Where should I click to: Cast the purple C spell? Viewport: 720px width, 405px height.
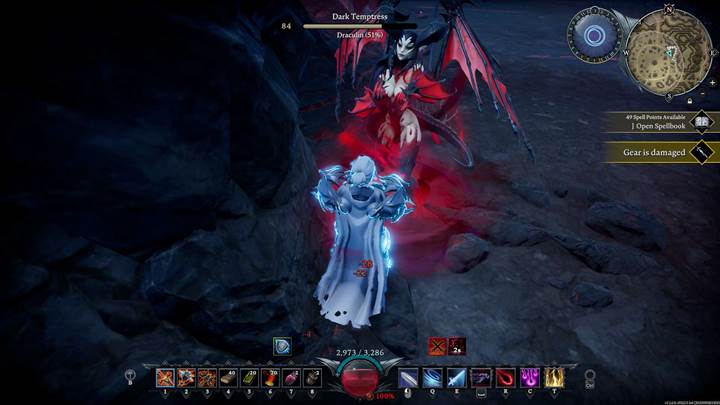[528, 378]
